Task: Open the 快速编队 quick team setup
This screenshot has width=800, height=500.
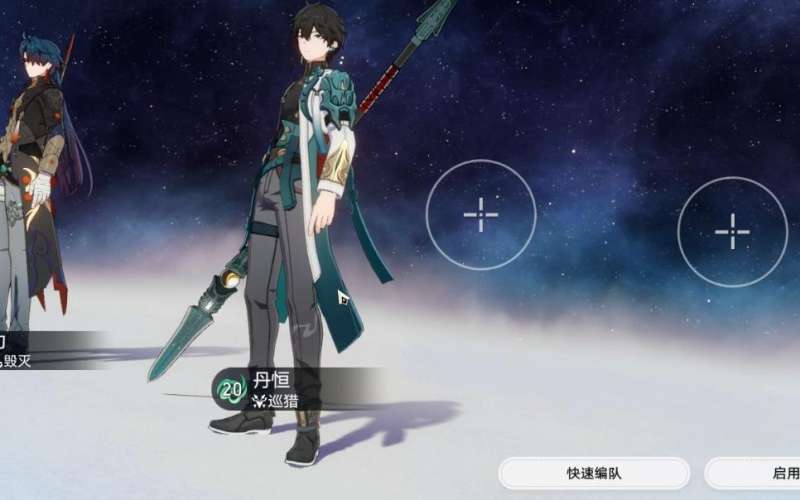Action: point(594,473)
